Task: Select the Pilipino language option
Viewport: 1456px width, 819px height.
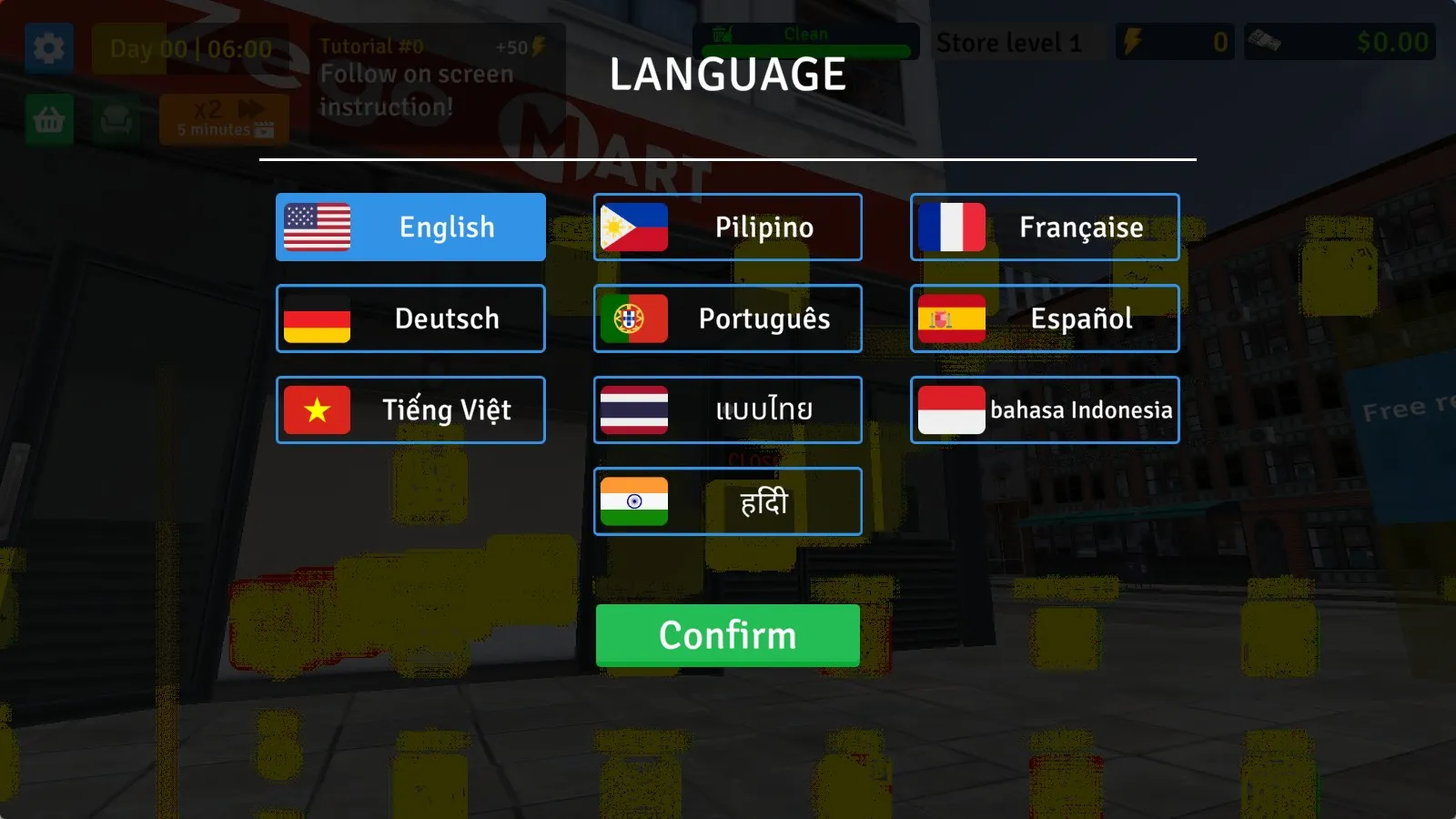Action: tap(727, 227)
